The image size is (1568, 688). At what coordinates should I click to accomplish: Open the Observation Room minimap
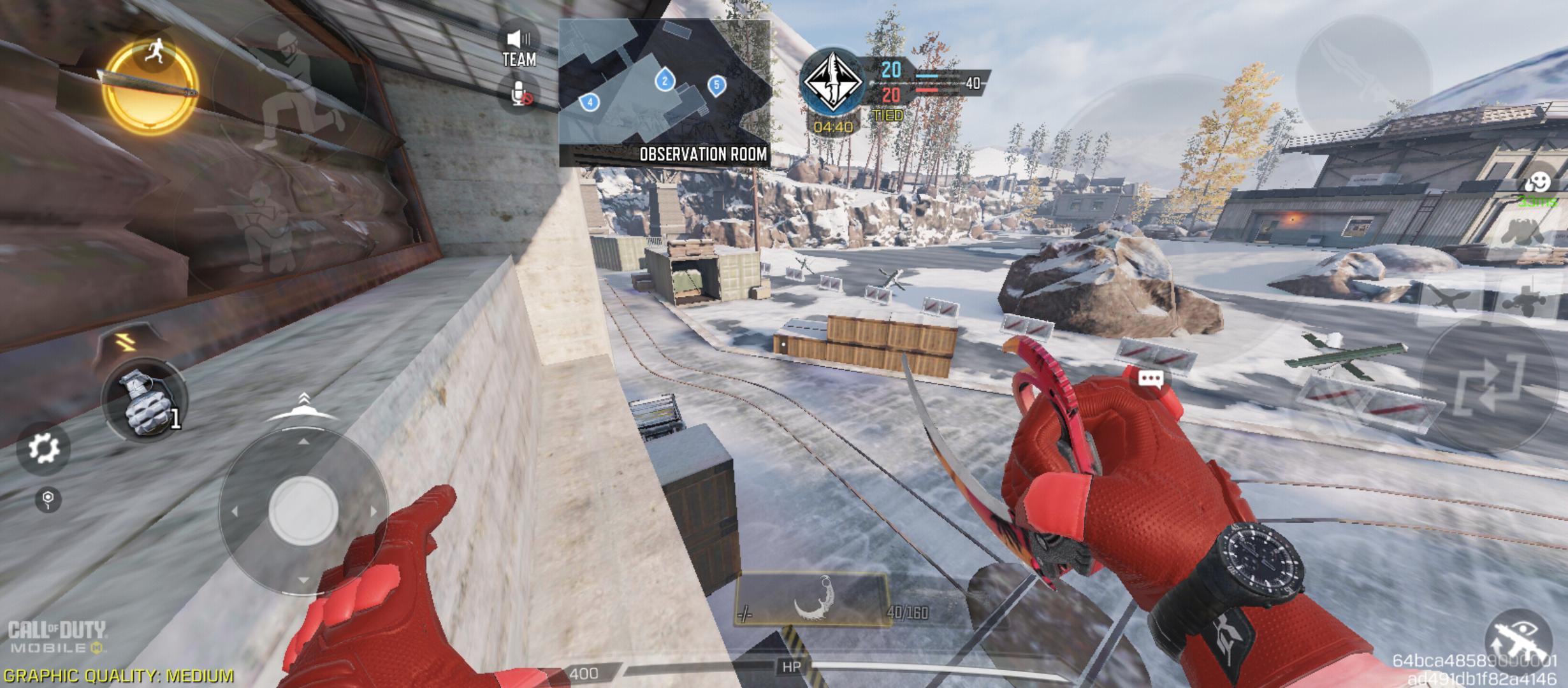click(x=664, y=93)
